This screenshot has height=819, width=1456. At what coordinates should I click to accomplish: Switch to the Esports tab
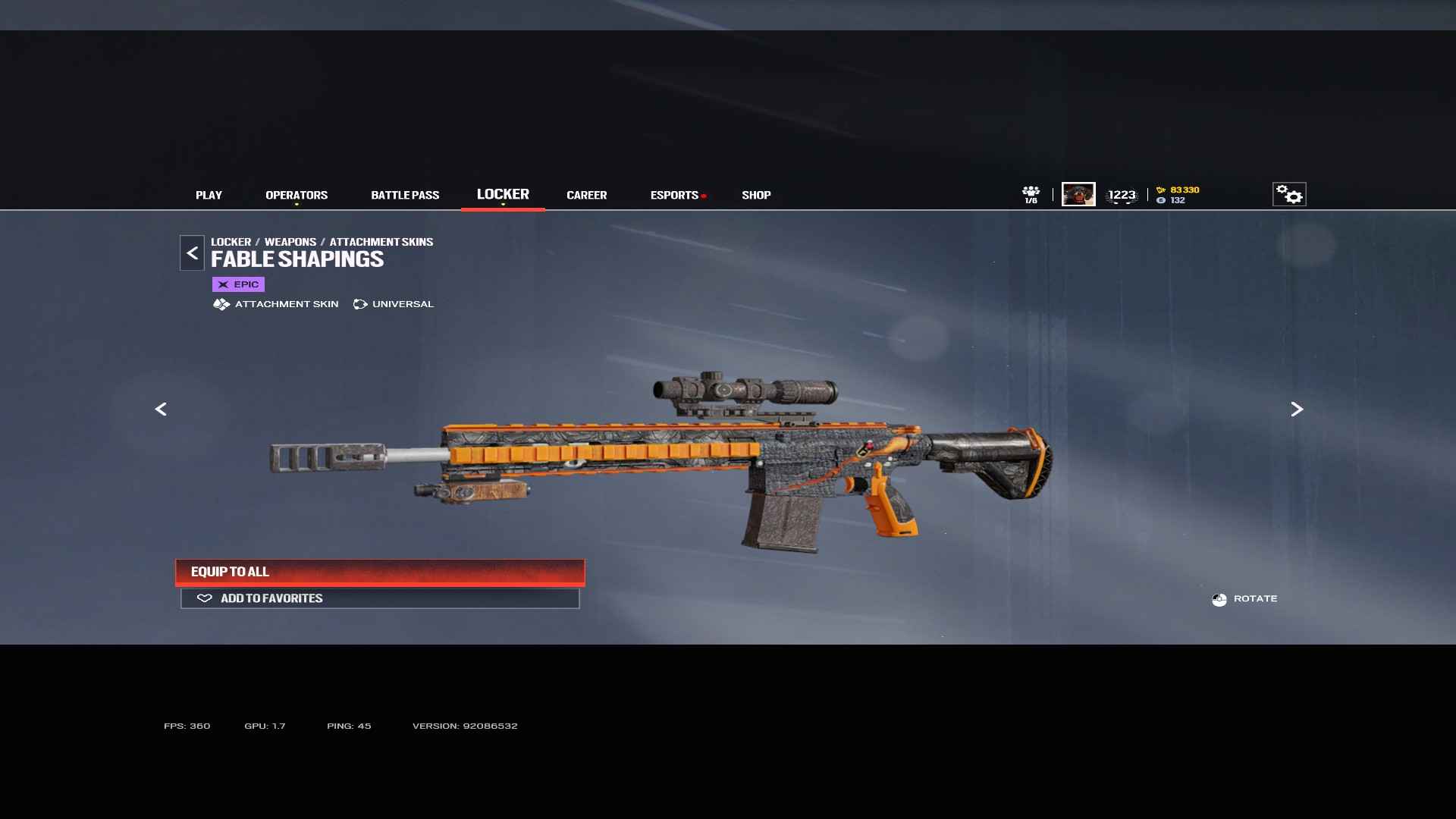tap(674, 195)
